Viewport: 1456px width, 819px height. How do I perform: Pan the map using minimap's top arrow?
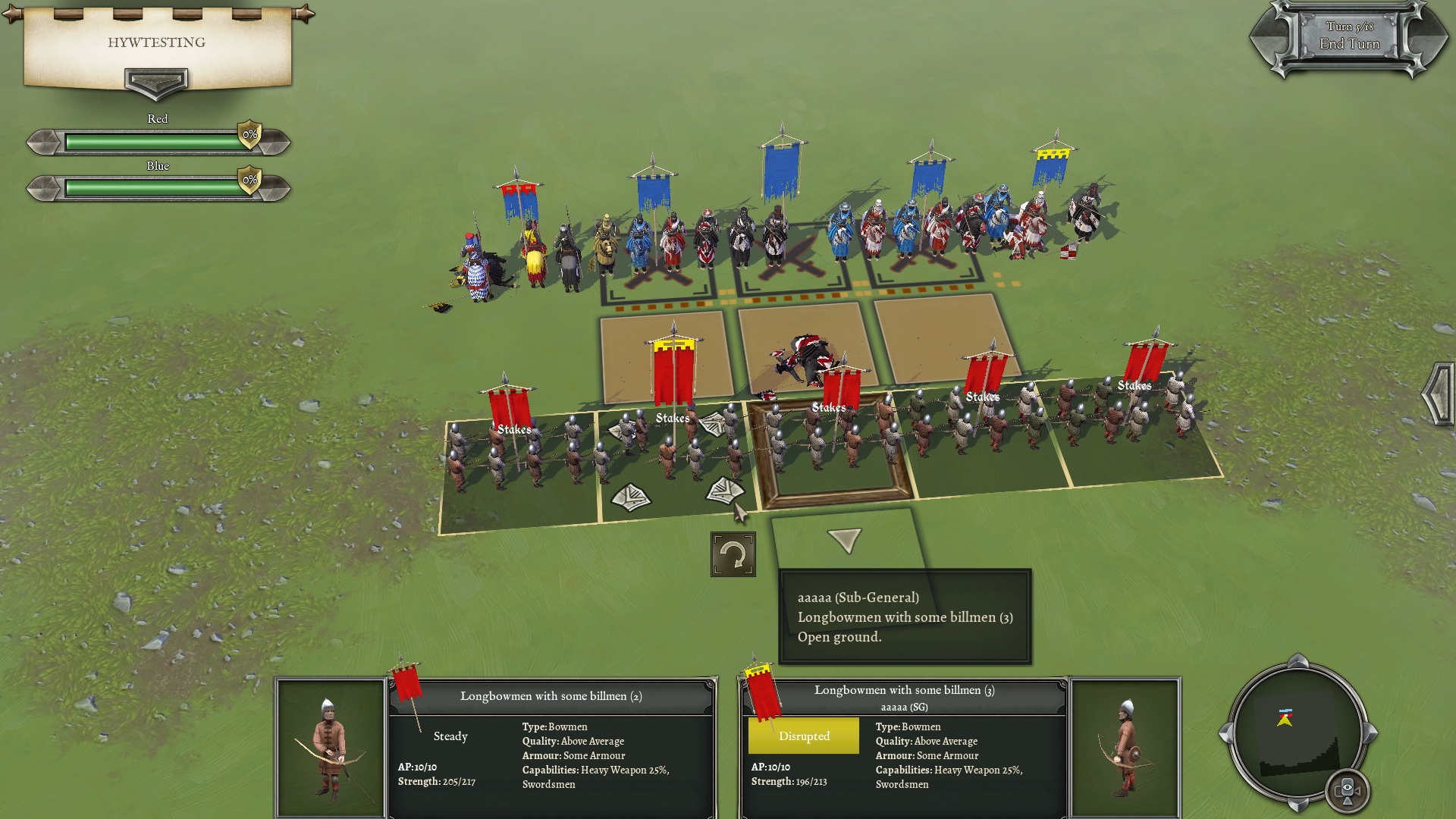[1298, 661]
